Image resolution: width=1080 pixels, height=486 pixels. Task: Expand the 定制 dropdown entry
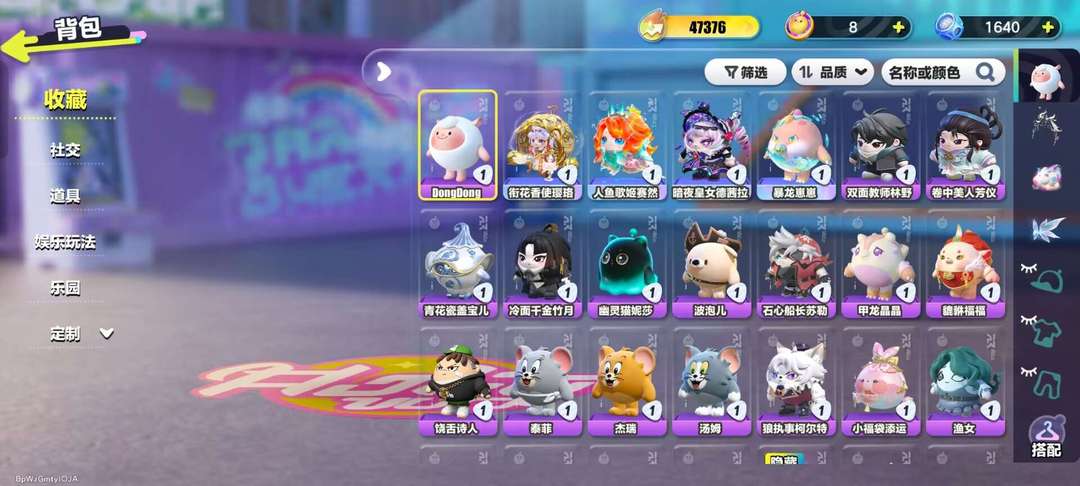tap(82, 334)
